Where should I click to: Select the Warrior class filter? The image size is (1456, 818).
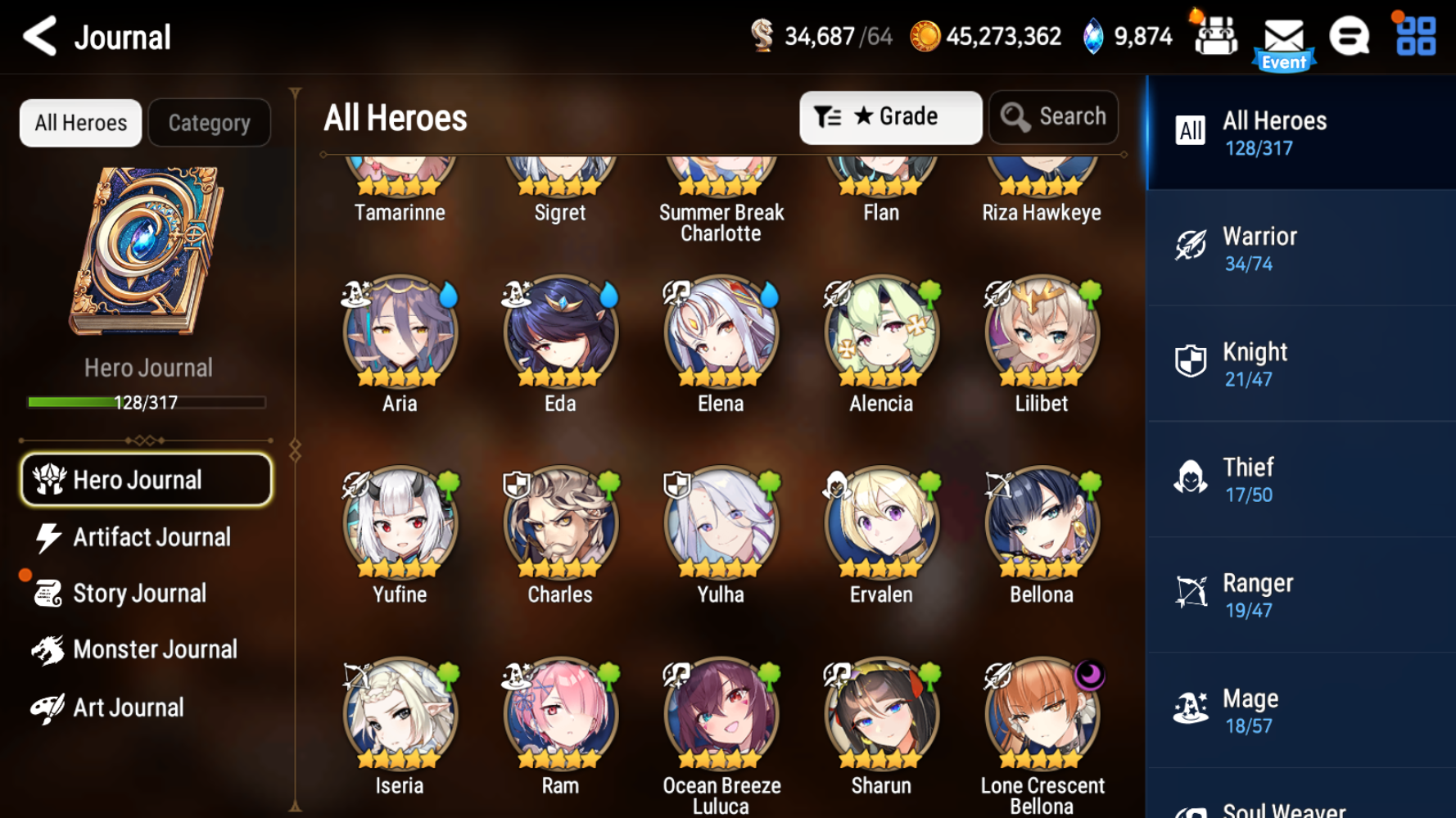1300,247
